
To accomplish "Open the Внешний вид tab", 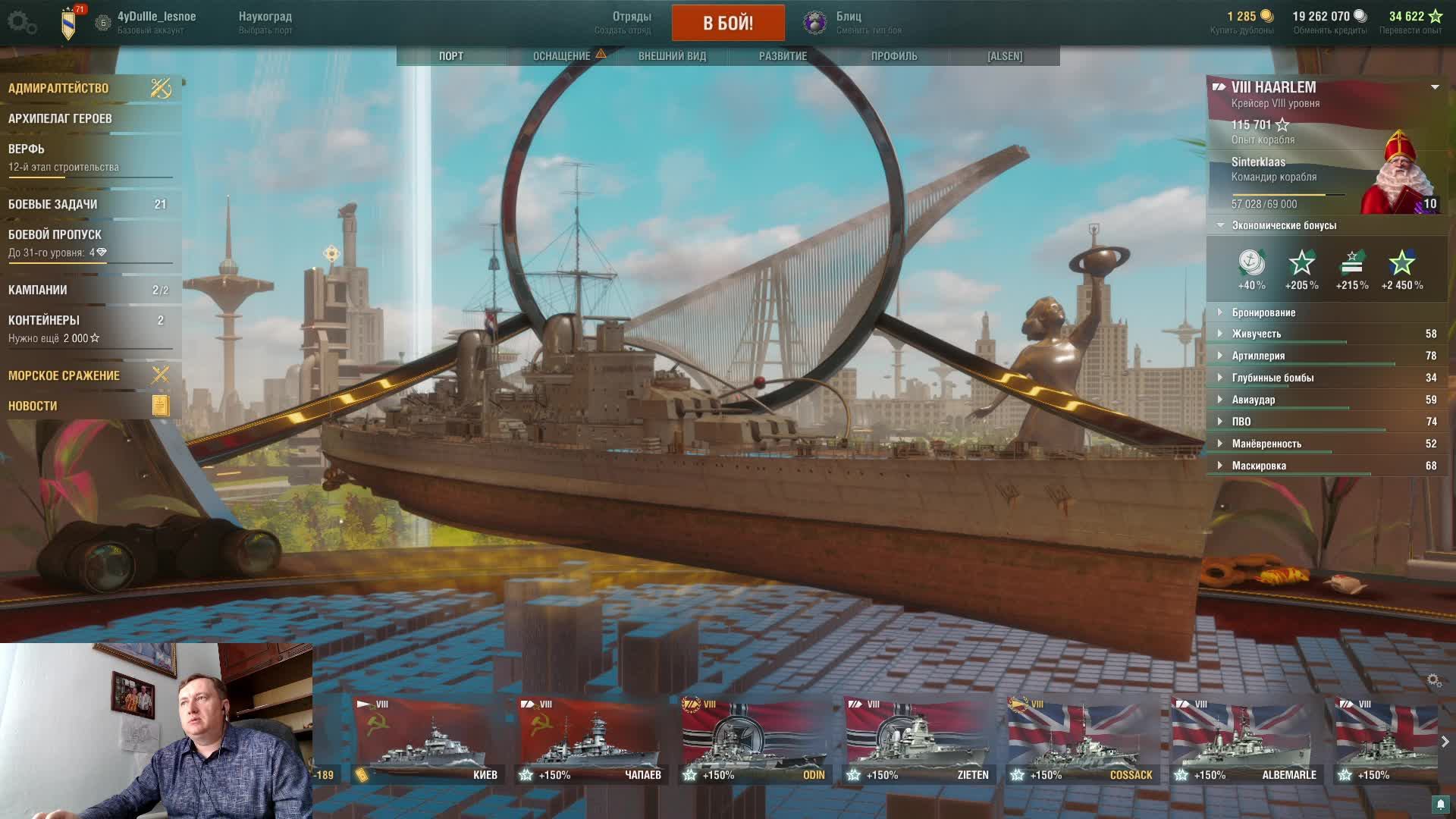I will pos(672,56).
